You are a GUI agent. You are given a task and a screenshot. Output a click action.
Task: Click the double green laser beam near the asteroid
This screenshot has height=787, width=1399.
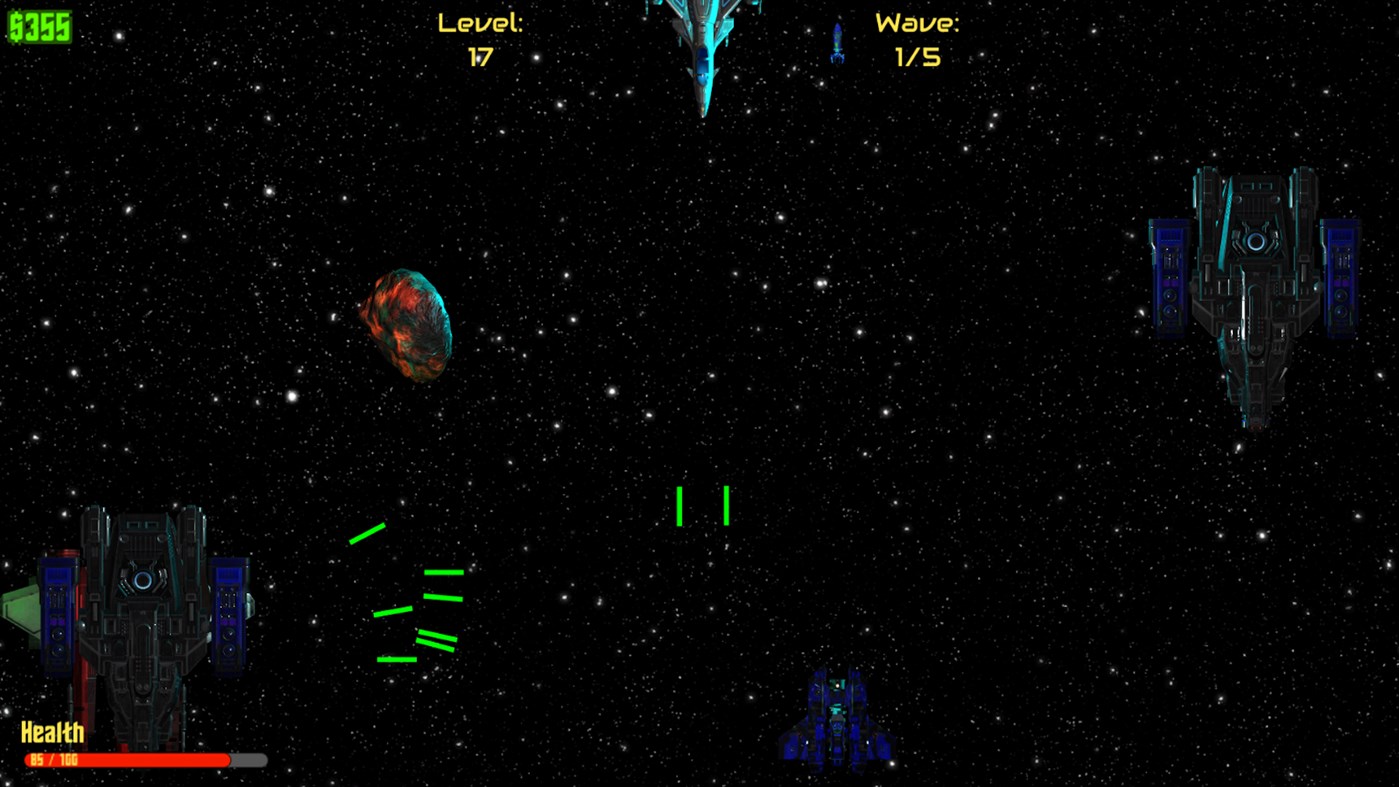click(438, 640)
